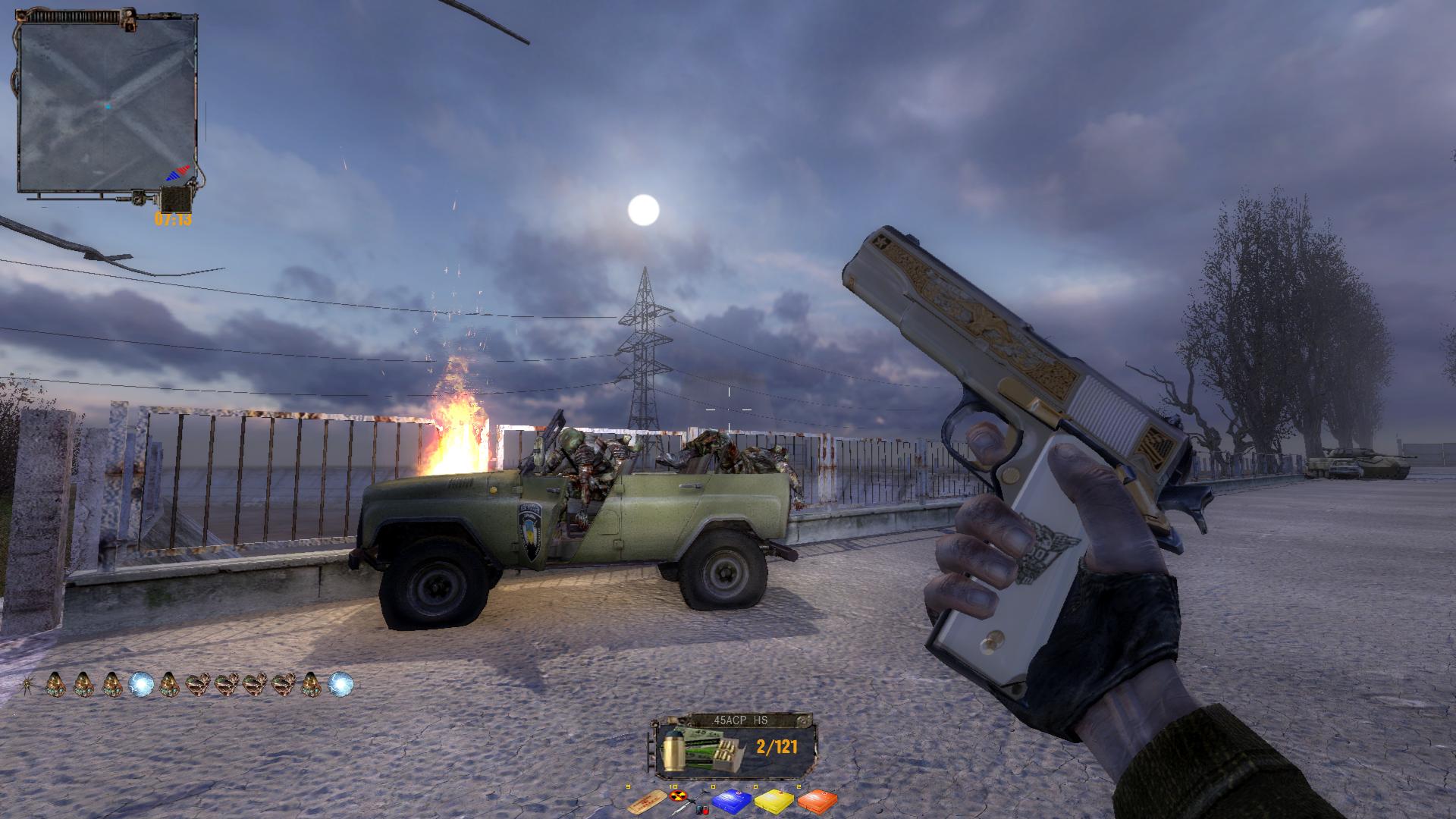The width and height of the screenshot is (1456, 819).
Task: Use the bandage quick slot
Action: point(647,801)
